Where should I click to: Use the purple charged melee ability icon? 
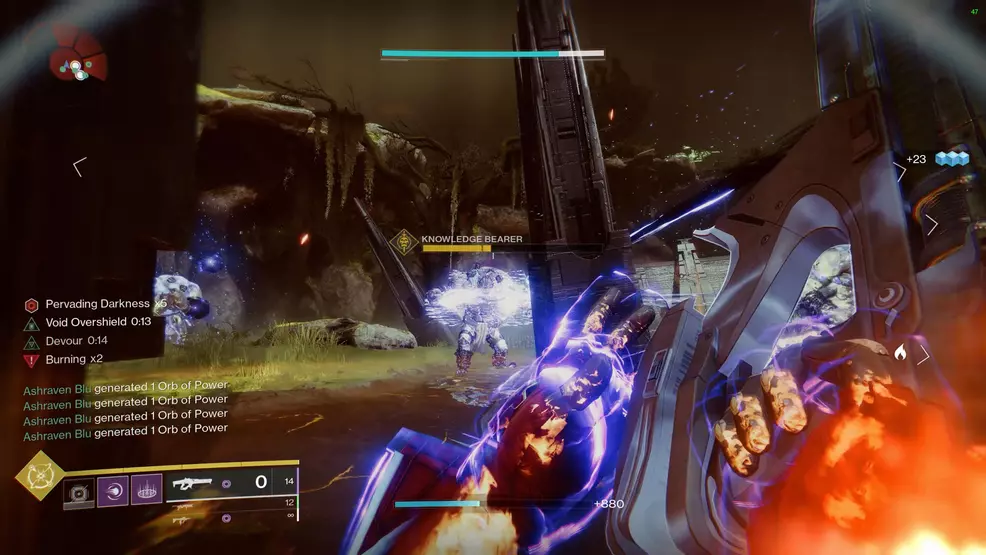[112, 490]
